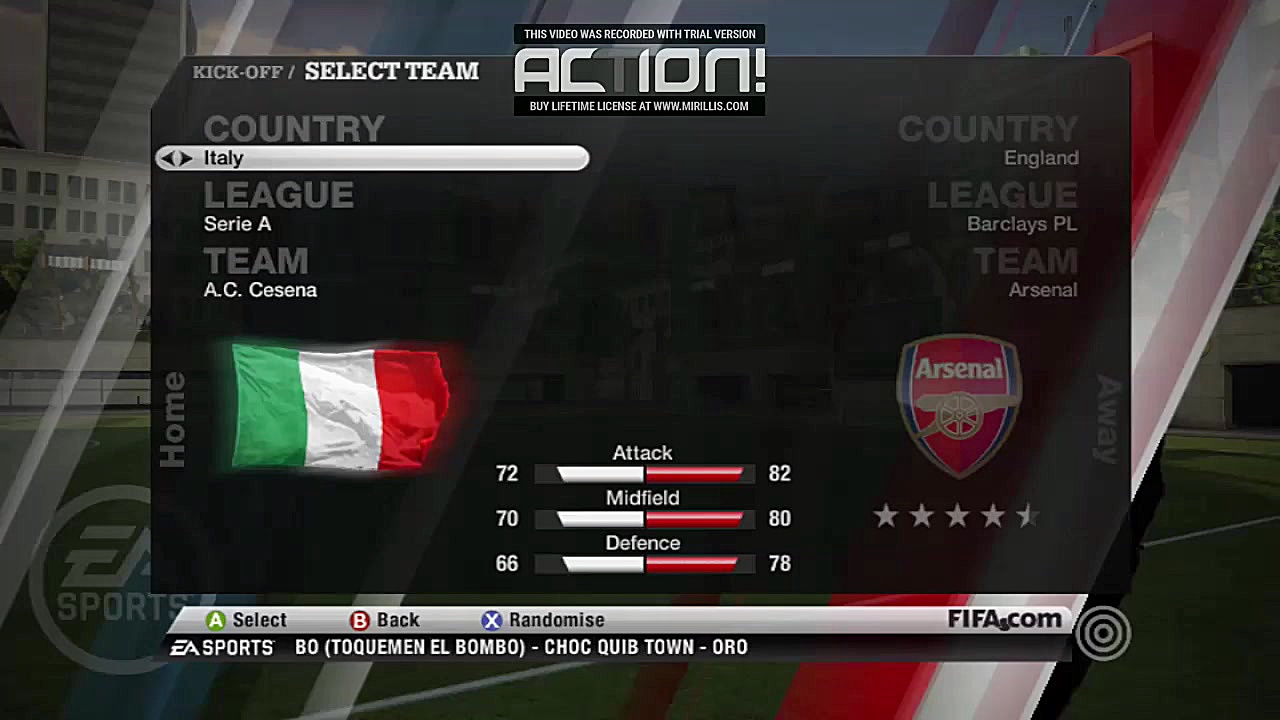The image size is (1280, 720).
Task: Click the half star in Arsenal's rating
Action: [x=1029, y=516]
